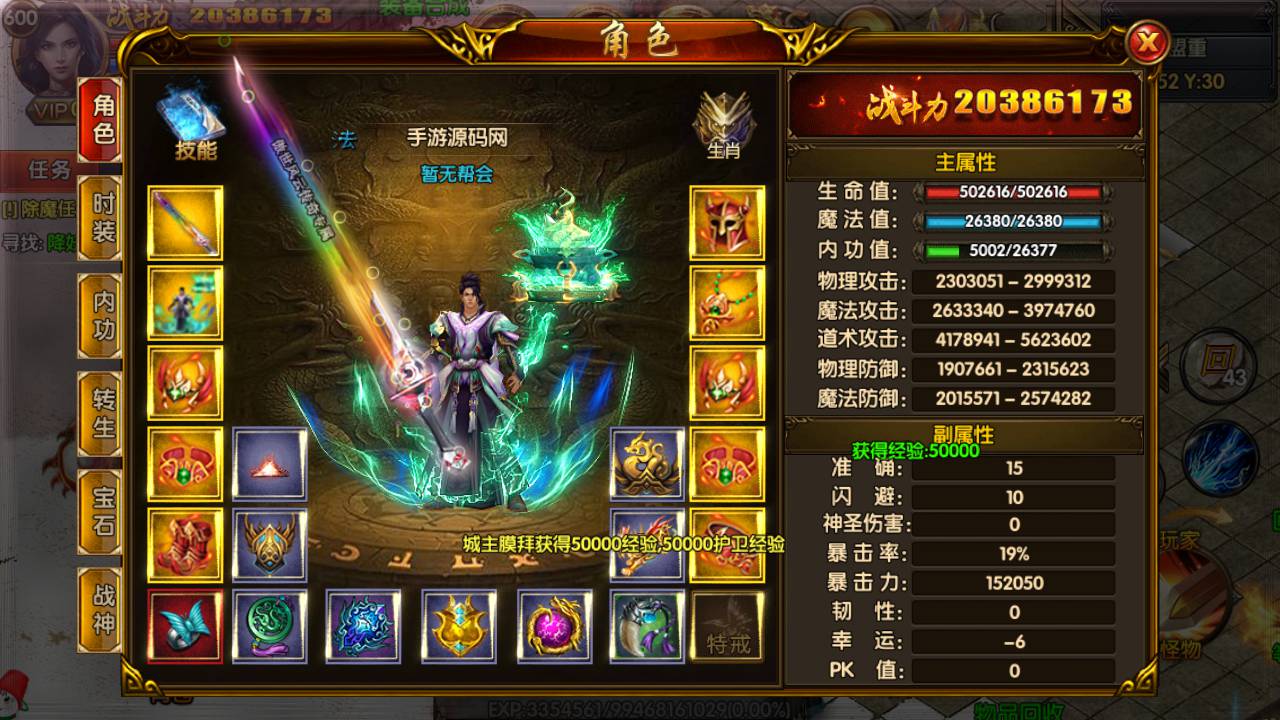Select the red boots equipment slot
Screen dimensions: 1280x720
point(186,545)
